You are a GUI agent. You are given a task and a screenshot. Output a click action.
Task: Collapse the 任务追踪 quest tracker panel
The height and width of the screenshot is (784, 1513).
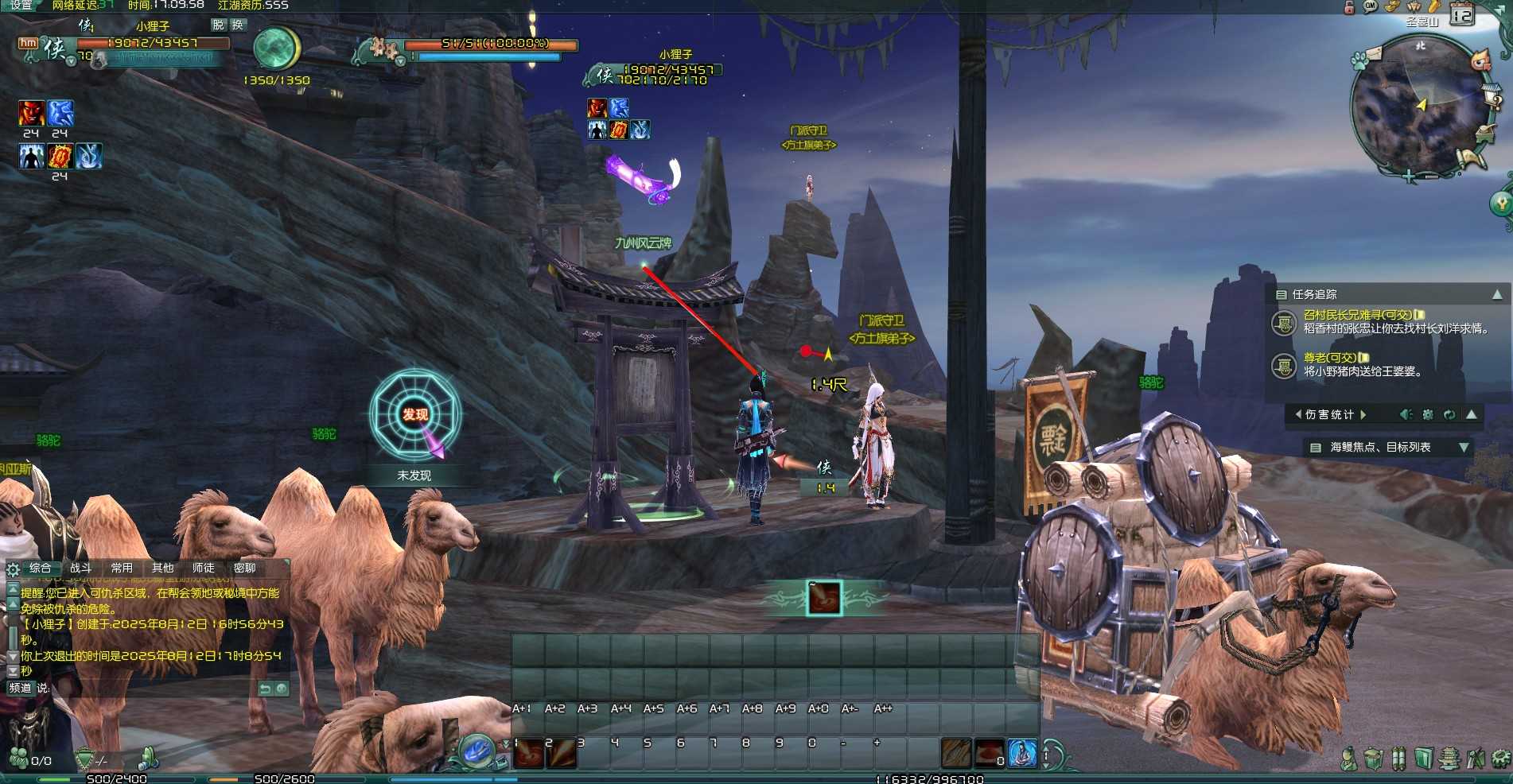click(1496, 295)
